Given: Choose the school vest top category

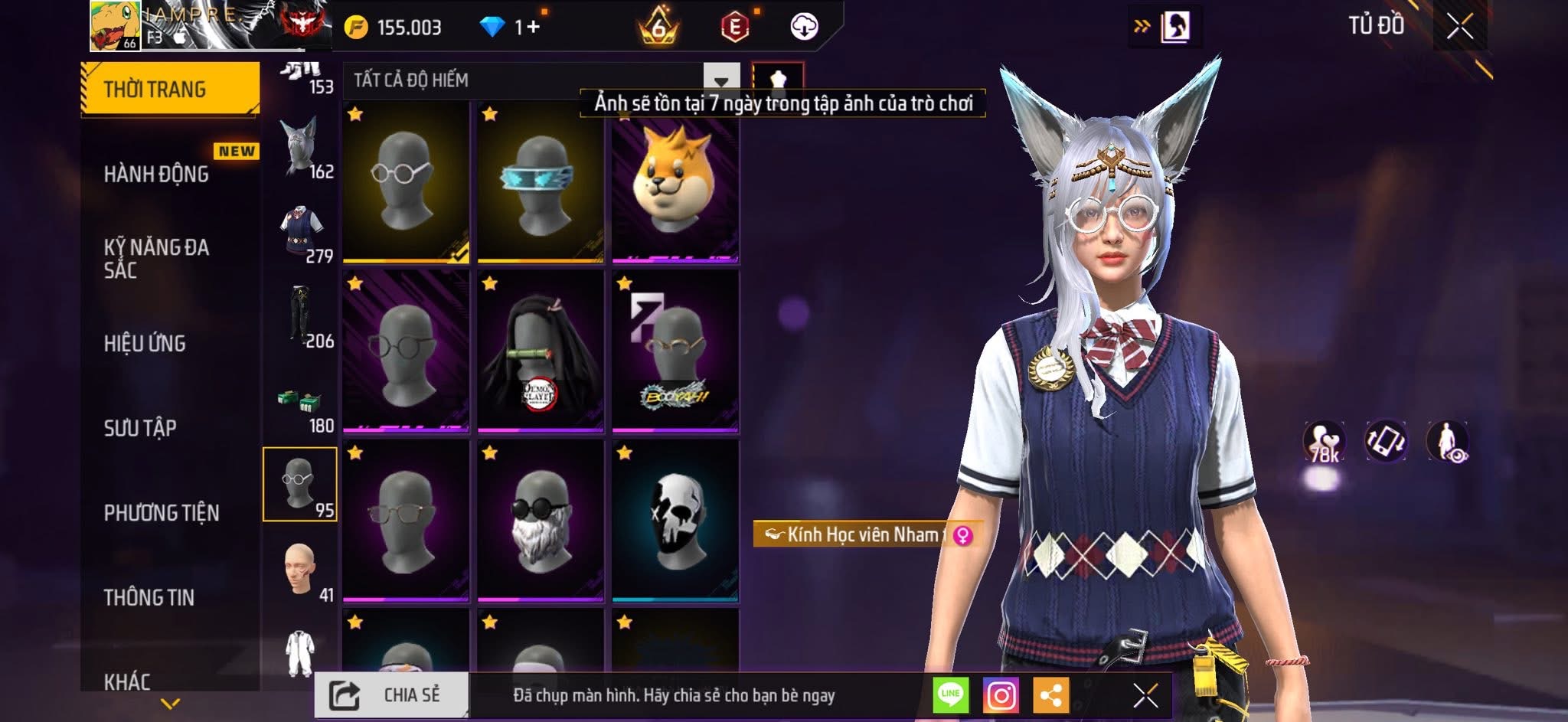Looking at the screenshot, I should pyautogui.click(x=299, y=232).
